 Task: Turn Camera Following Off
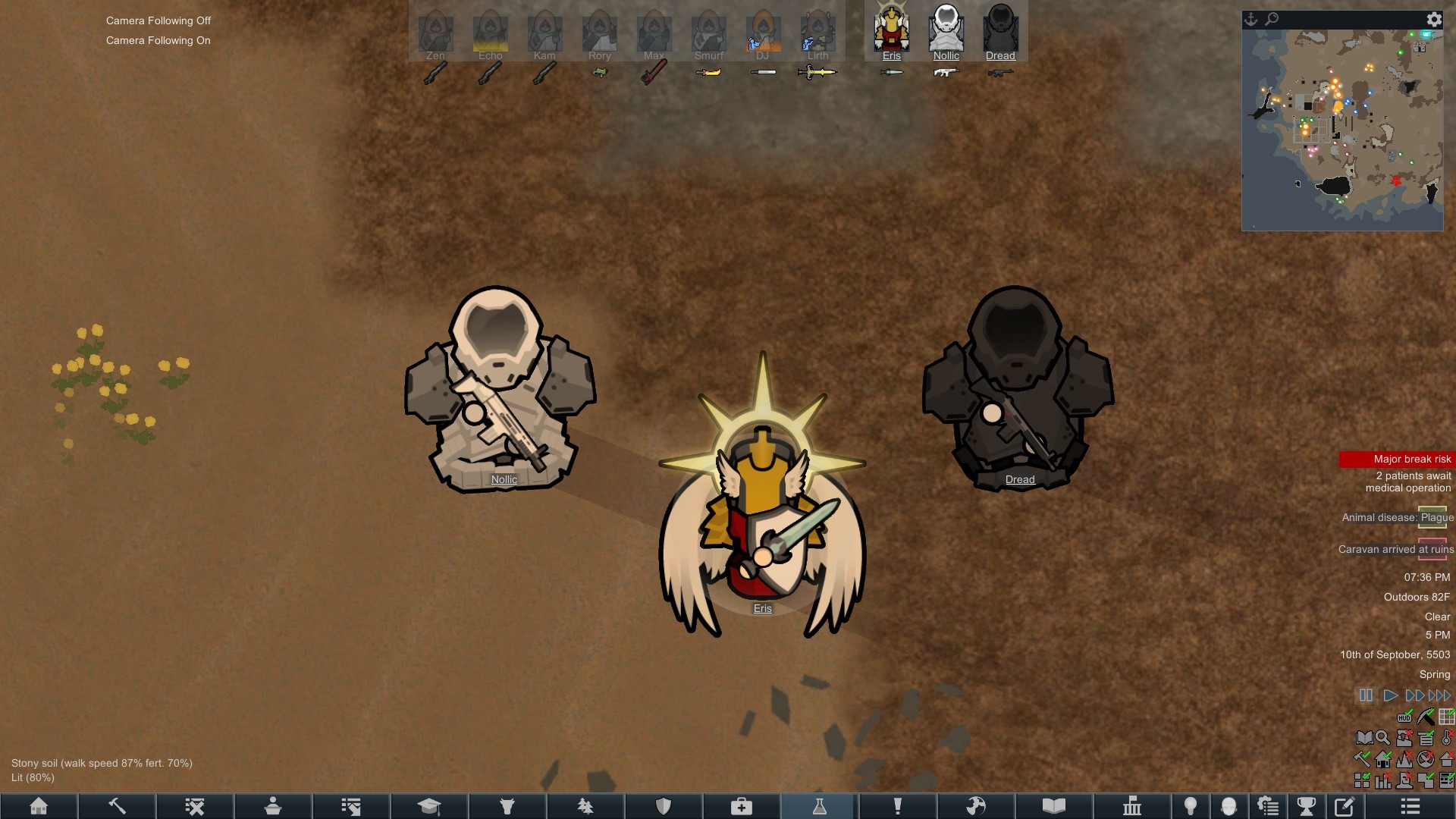click(x=158, y=20)
